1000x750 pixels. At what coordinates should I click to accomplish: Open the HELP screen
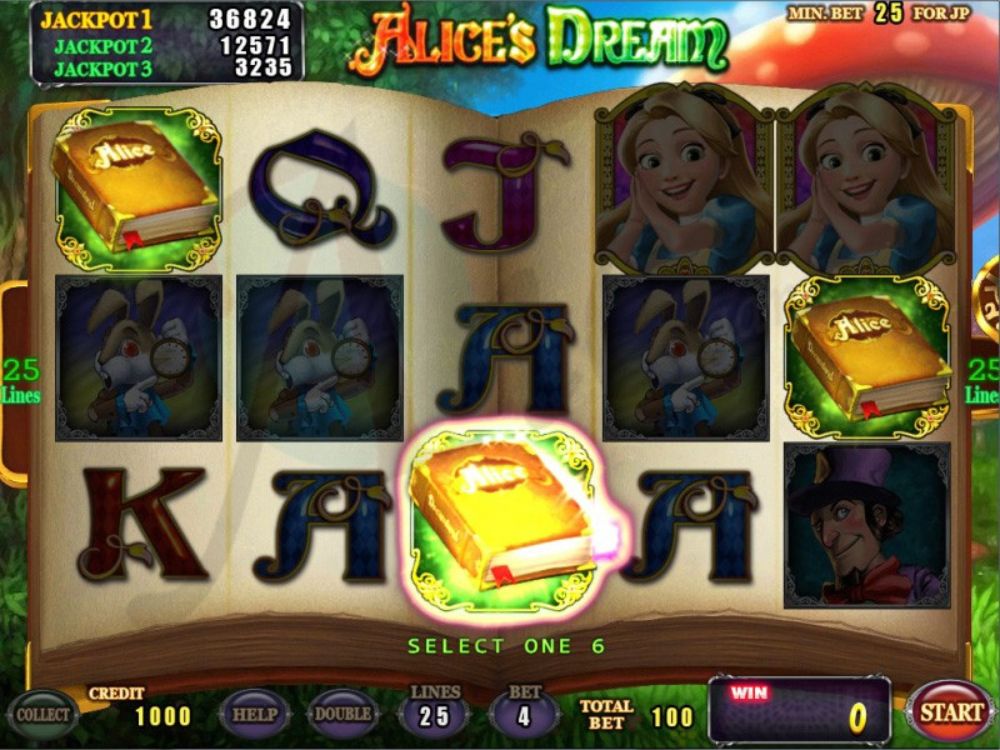[254, 714]
